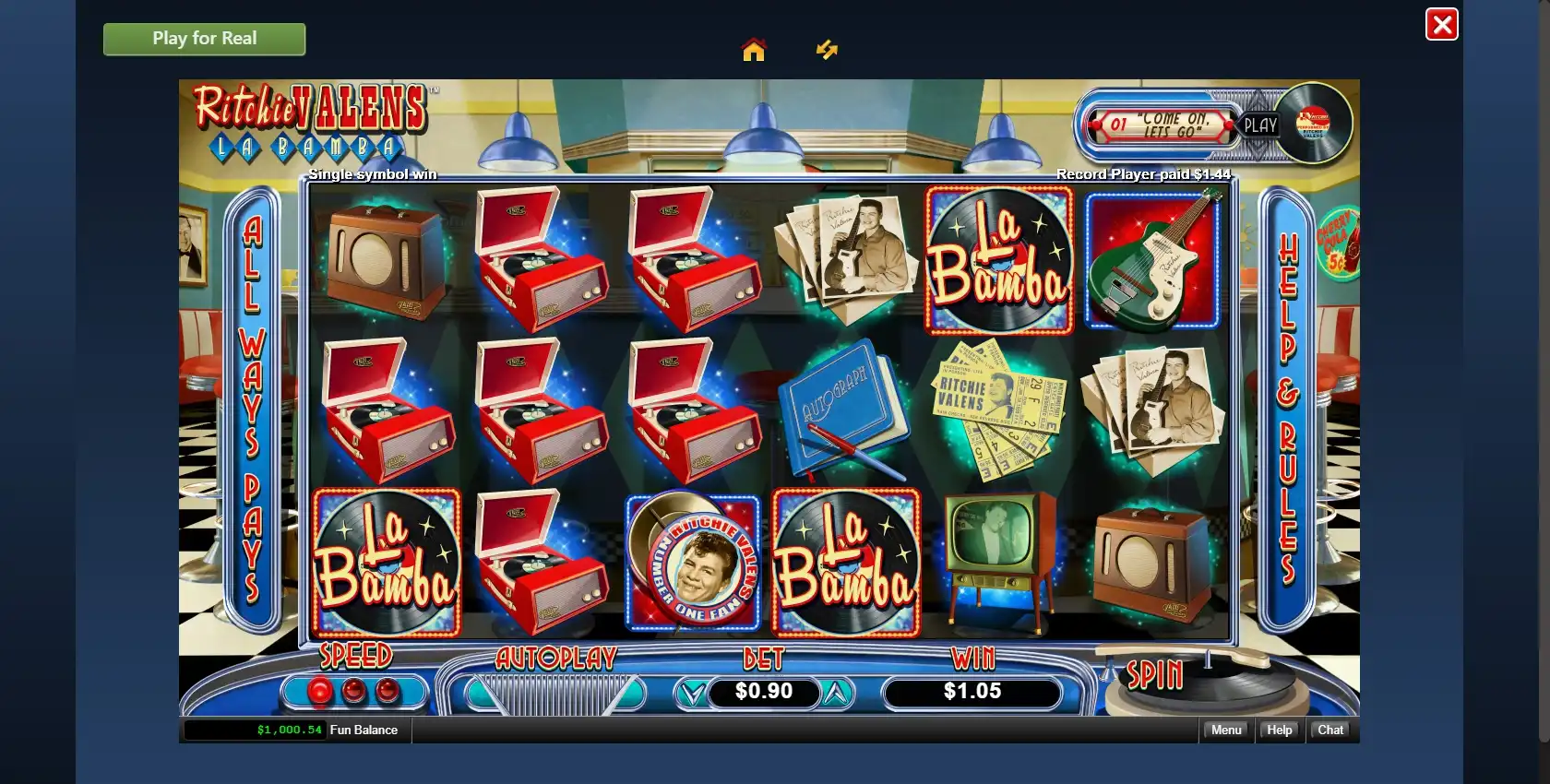Open the Chat window

[1330, 730]
